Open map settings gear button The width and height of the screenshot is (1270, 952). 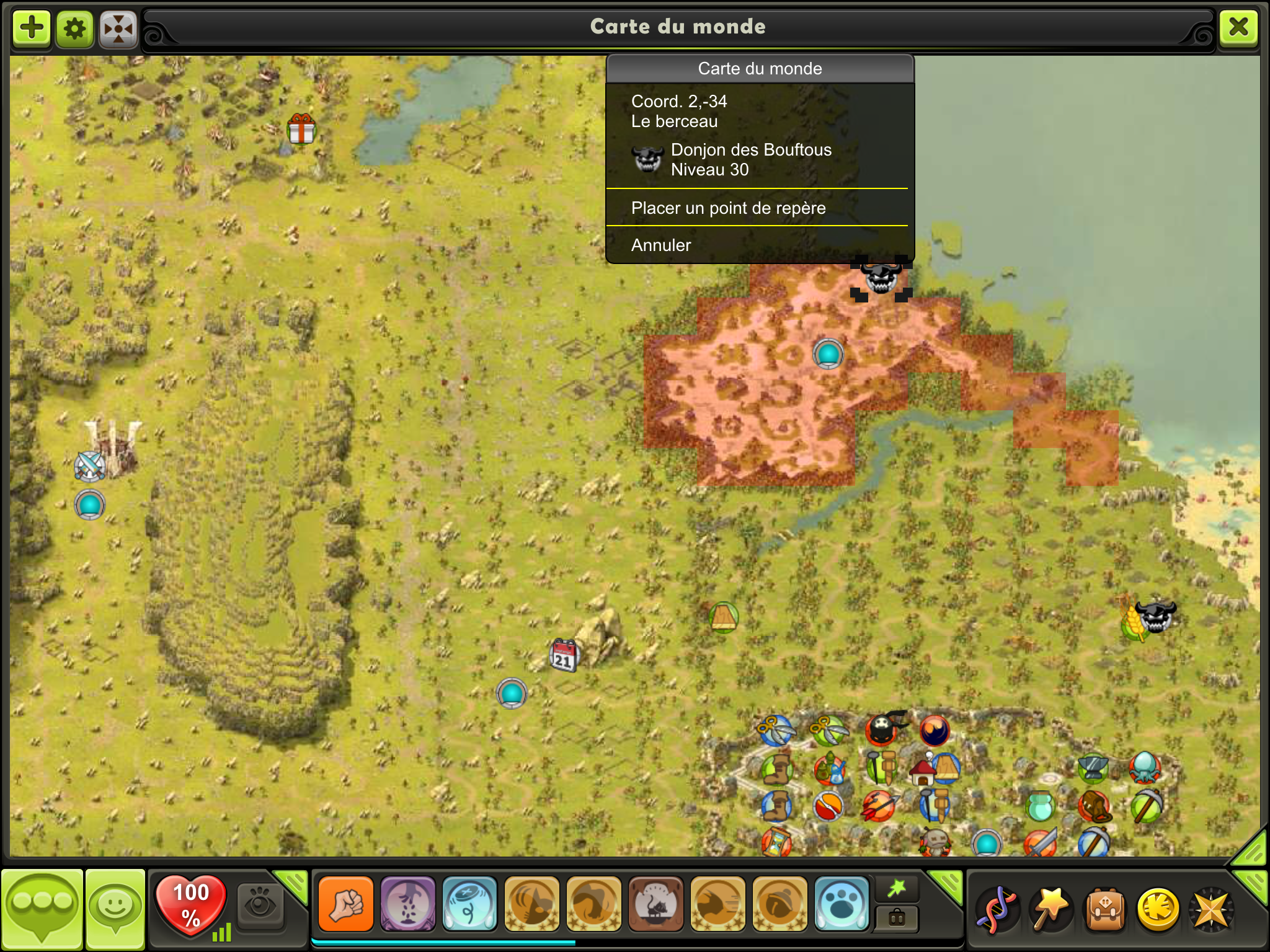[75, 28]
